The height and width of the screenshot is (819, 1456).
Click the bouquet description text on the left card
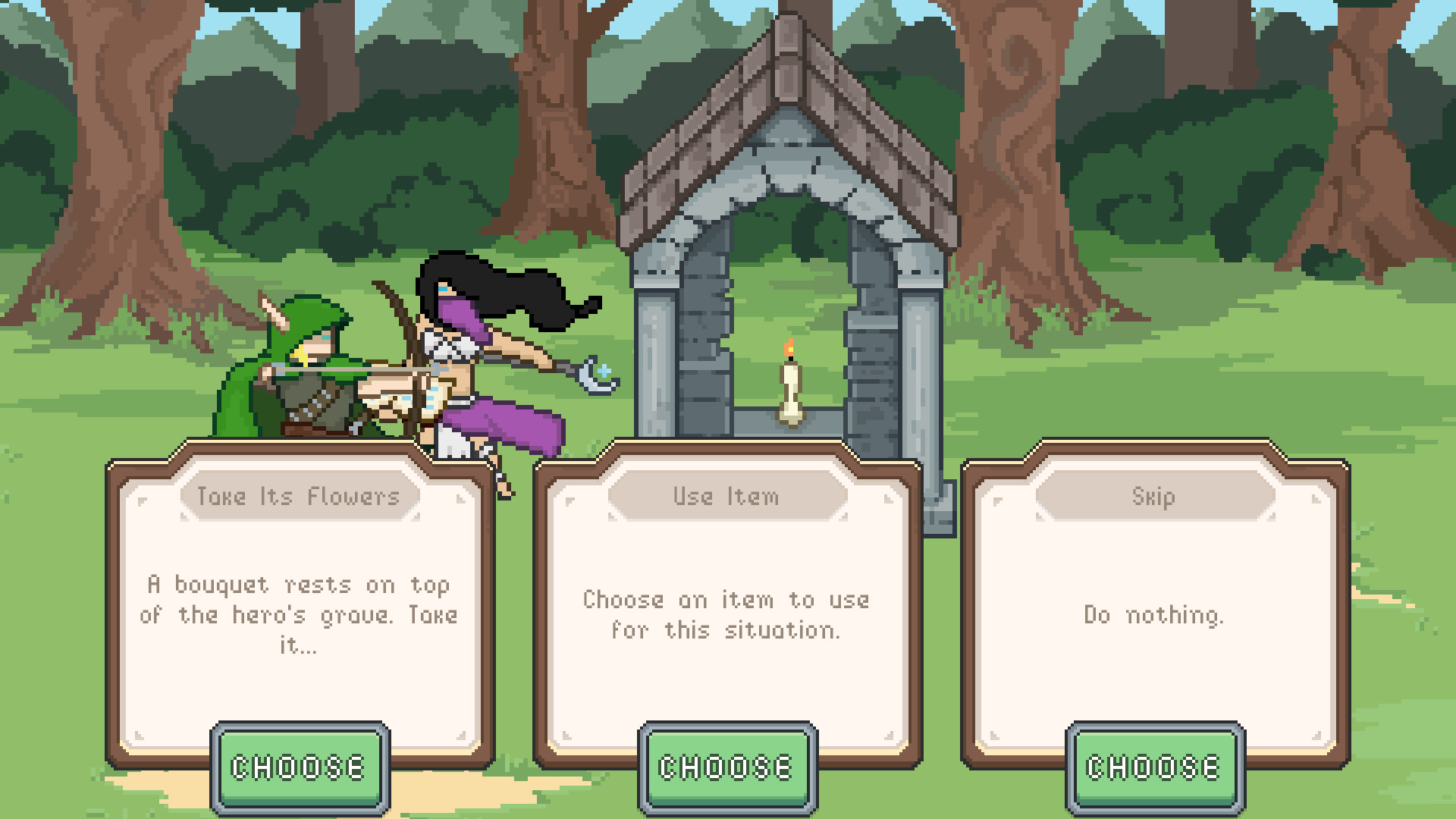coord(300,615)
